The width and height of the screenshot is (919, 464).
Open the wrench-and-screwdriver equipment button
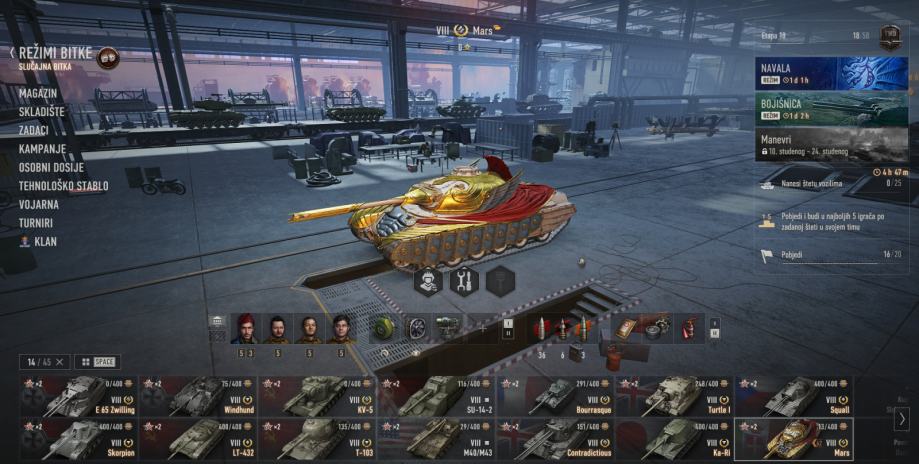[x=462, y=281]
